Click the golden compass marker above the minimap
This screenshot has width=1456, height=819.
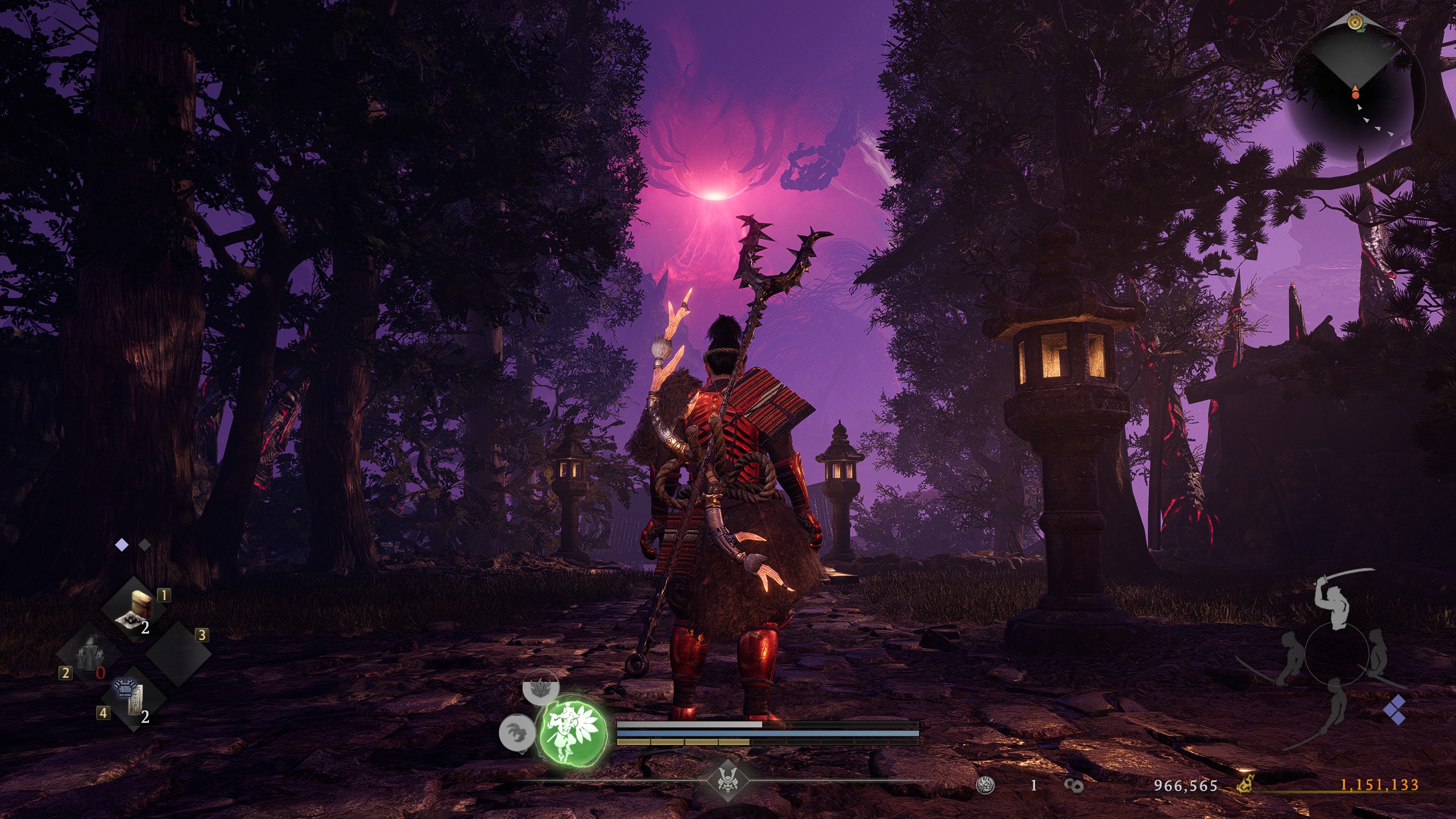click(x=1355, y=22)
